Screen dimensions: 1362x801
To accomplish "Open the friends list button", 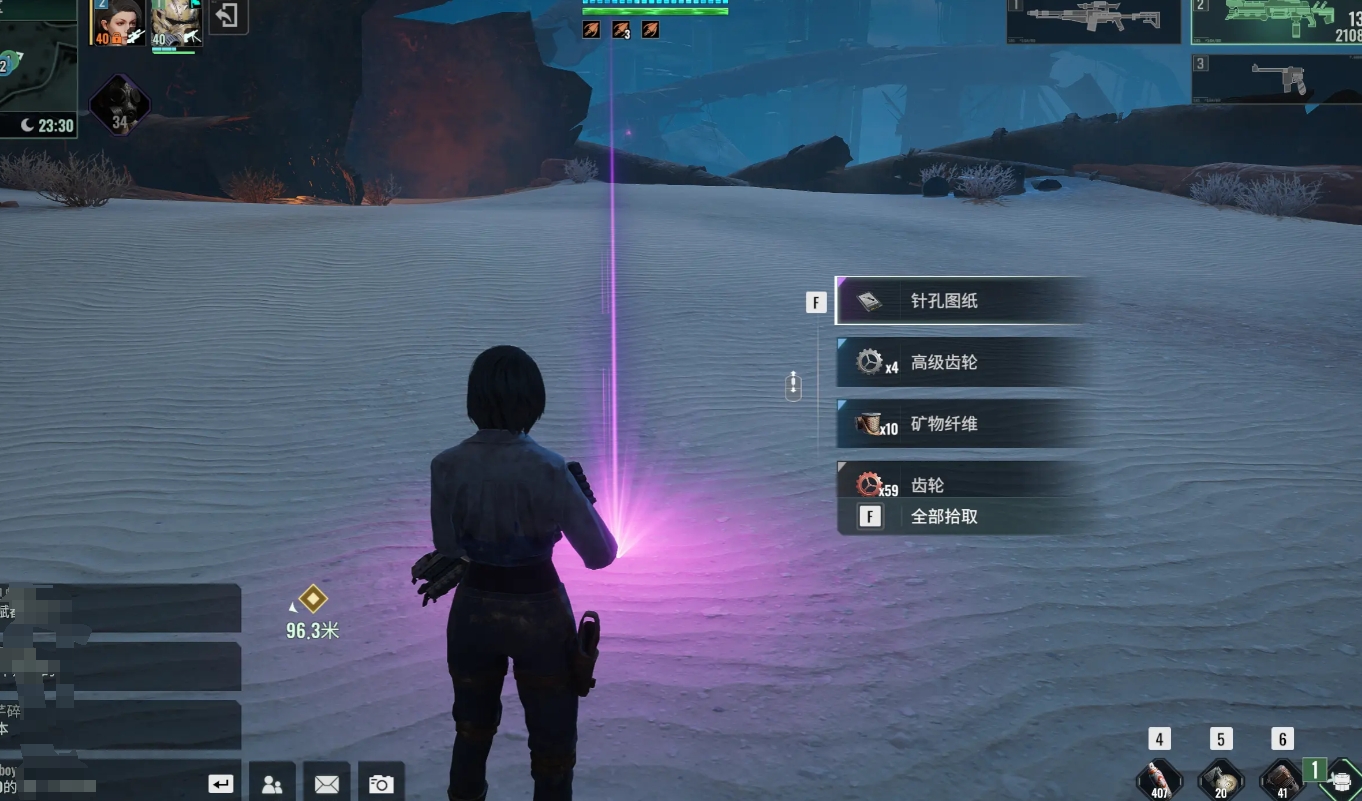I will (x=271, y=784).
